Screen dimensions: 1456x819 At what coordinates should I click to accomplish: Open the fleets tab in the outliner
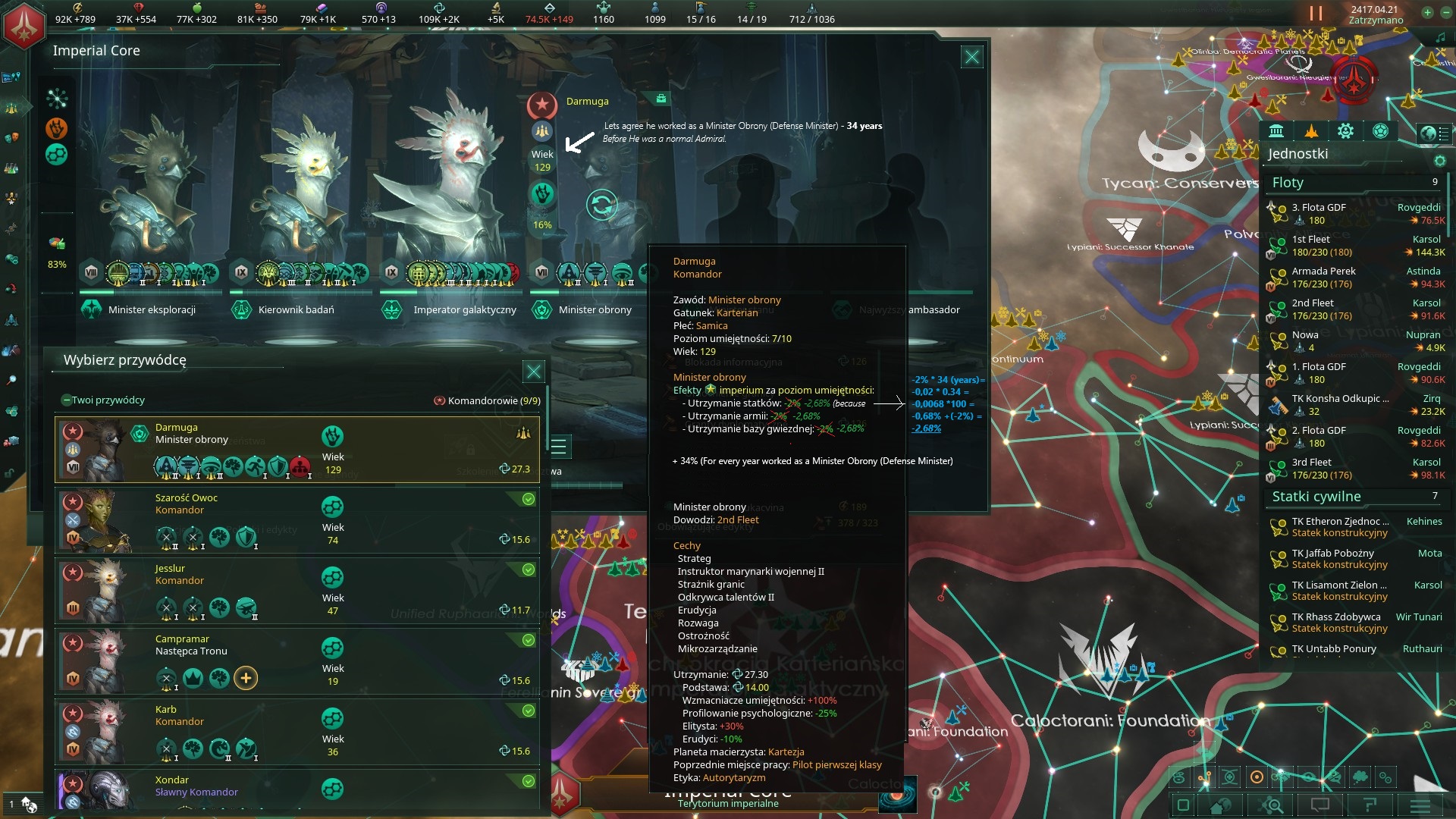point(1311,130)
